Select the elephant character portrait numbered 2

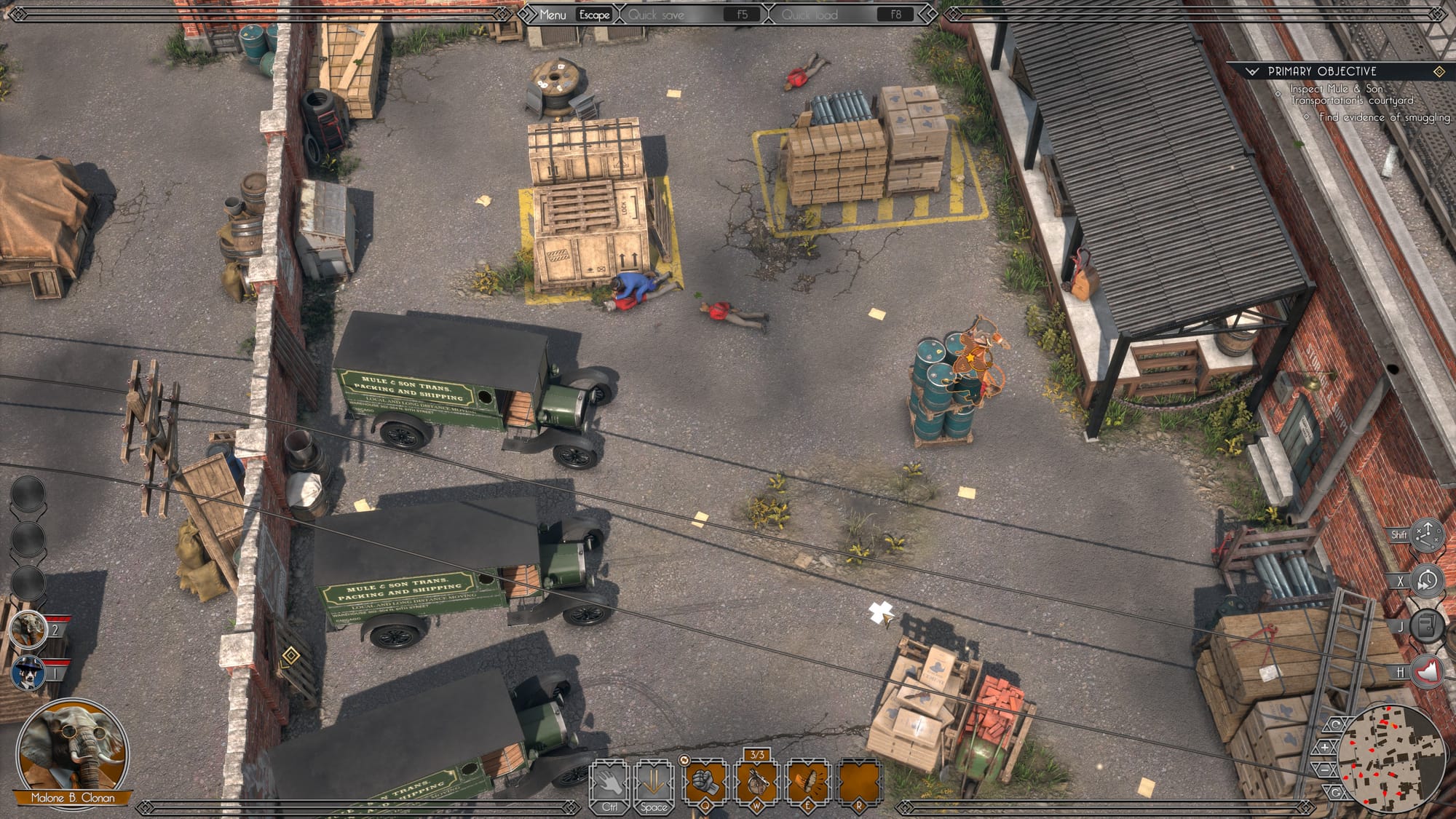point(29,628)
